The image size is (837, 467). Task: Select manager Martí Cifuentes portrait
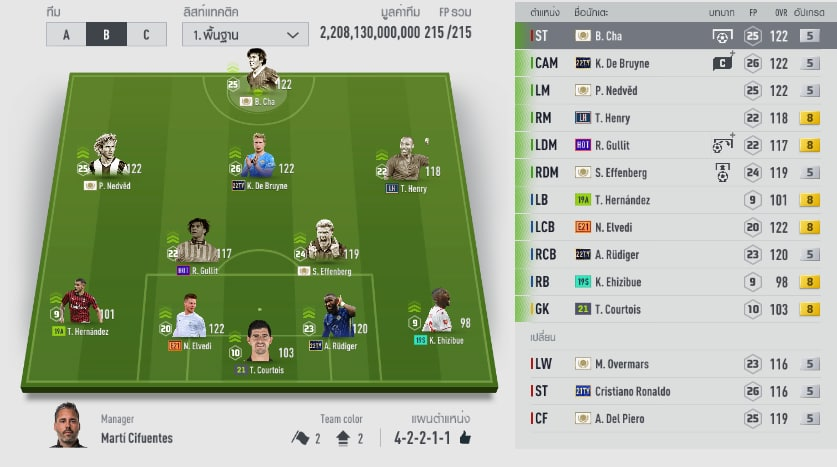click(69, 428)
